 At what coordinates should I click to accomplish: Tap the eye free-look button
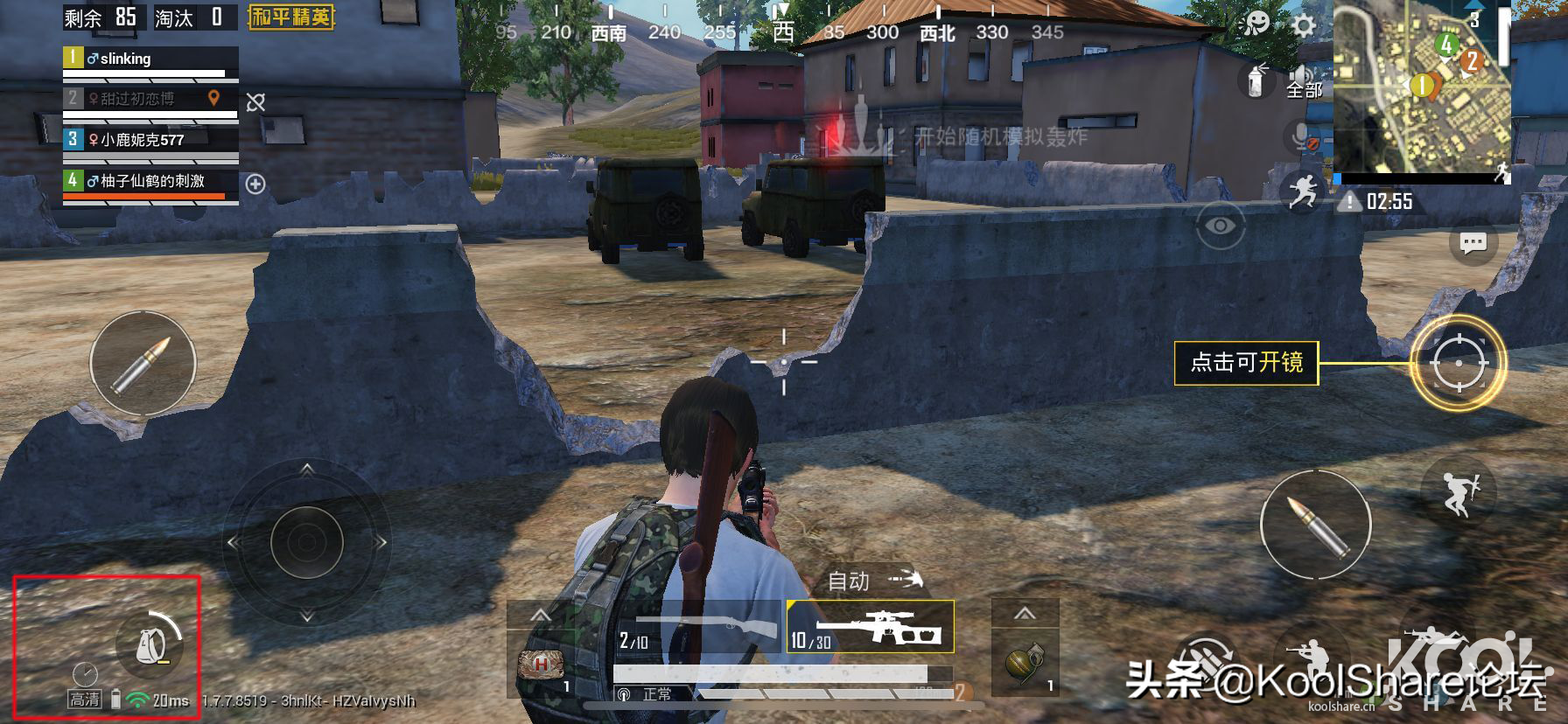(x=1220, y=226)
